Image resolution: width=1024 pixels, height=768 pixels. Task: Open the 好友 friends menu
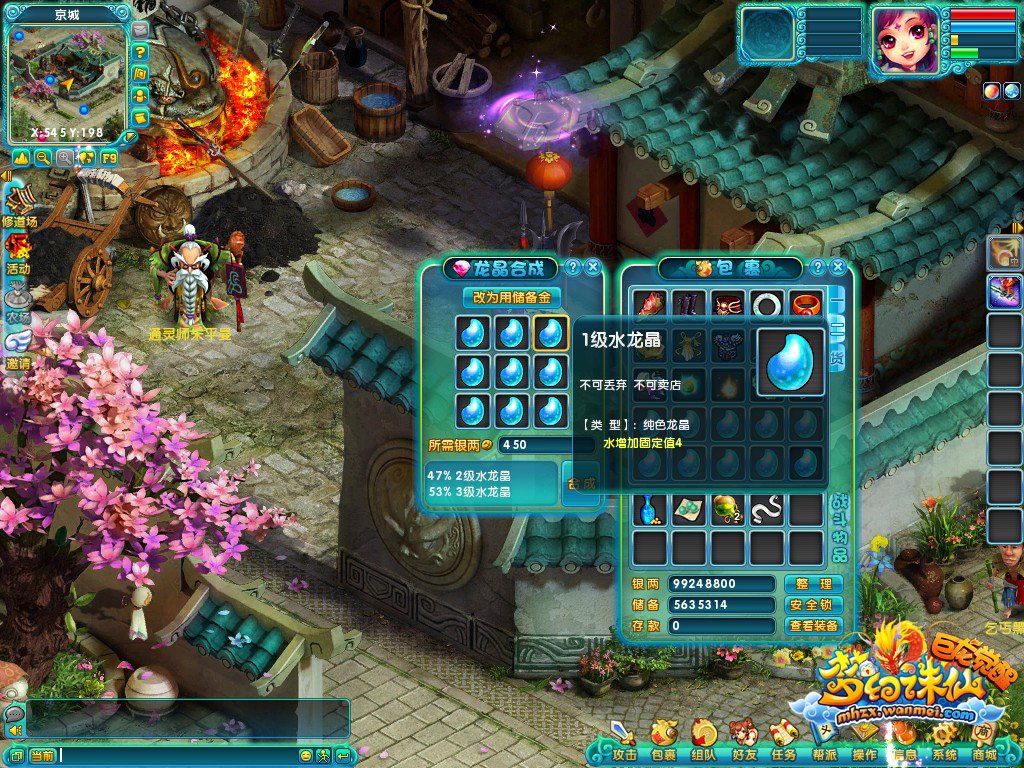tap(743, 747)
